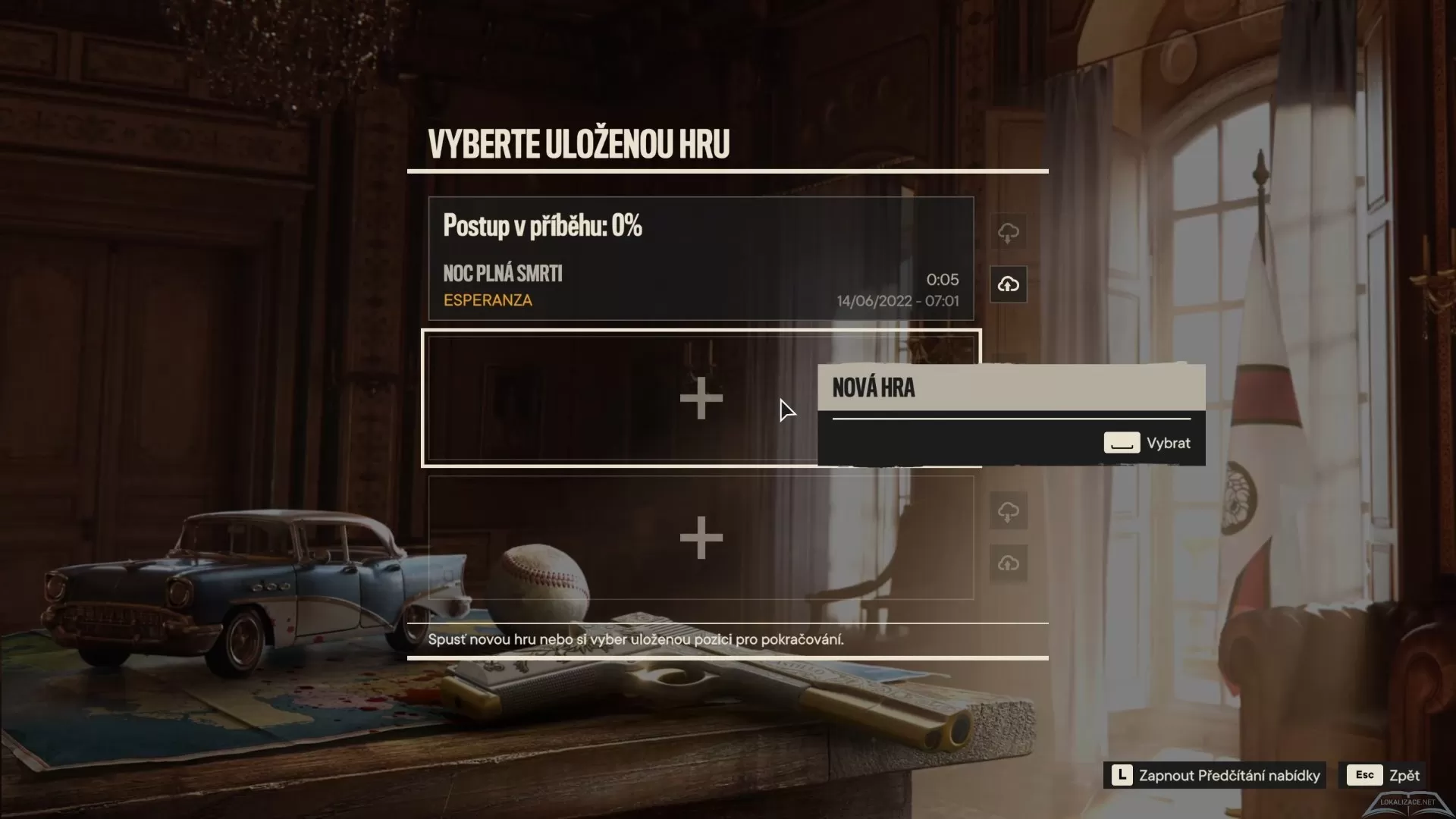This screenshot has height=819, width=1456.
Task: Click the Esc key prompt icon
Action: coord(1364,775)
